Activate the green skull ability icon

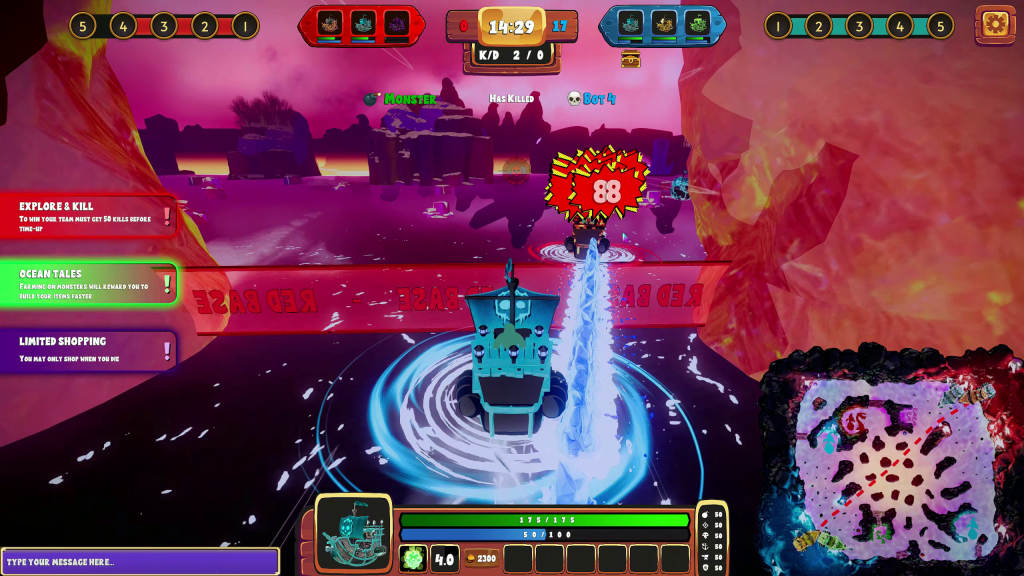click(x=413, y=558)
